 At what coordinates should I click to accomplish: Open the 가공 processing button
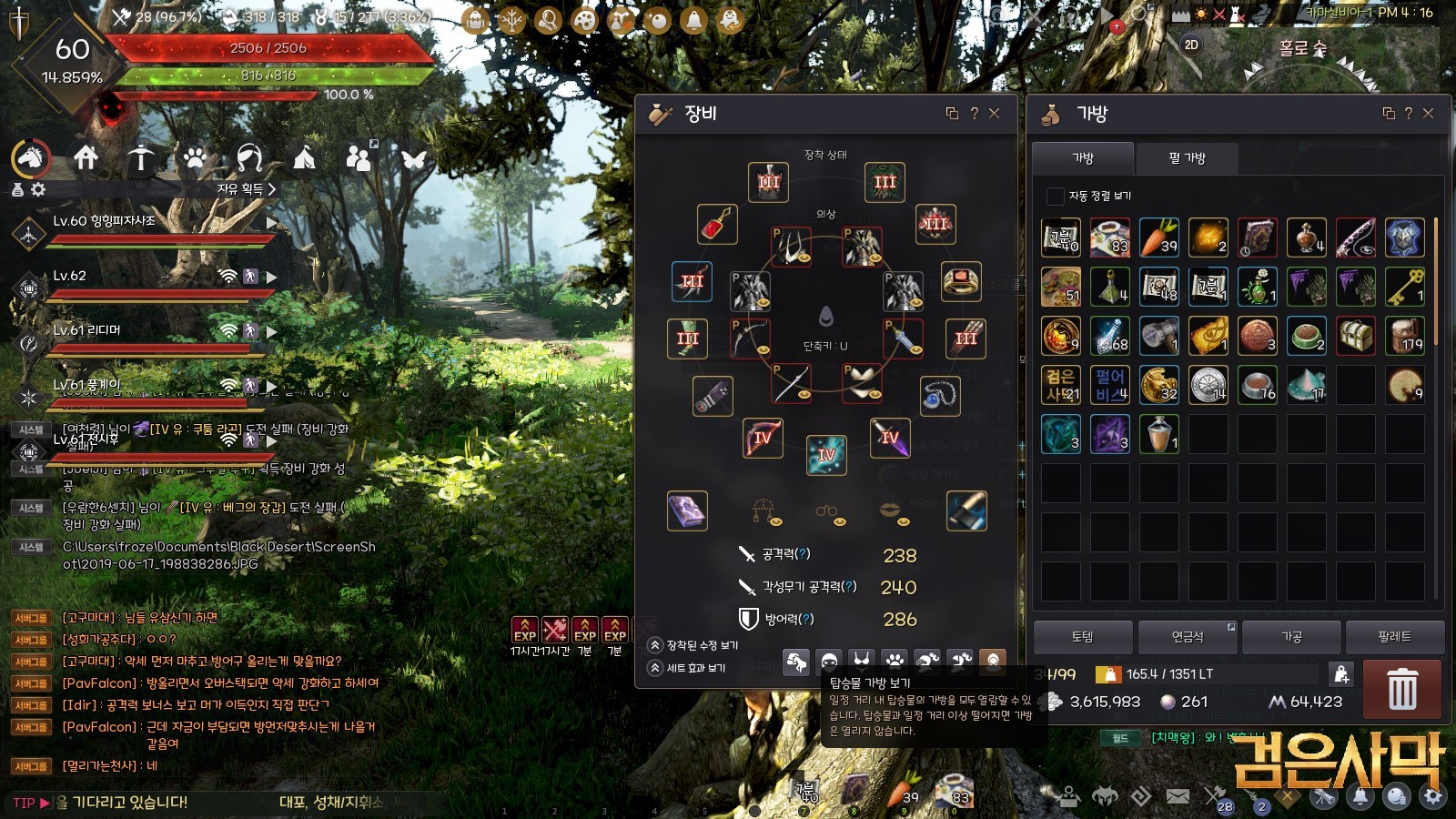pos(1291,637)
